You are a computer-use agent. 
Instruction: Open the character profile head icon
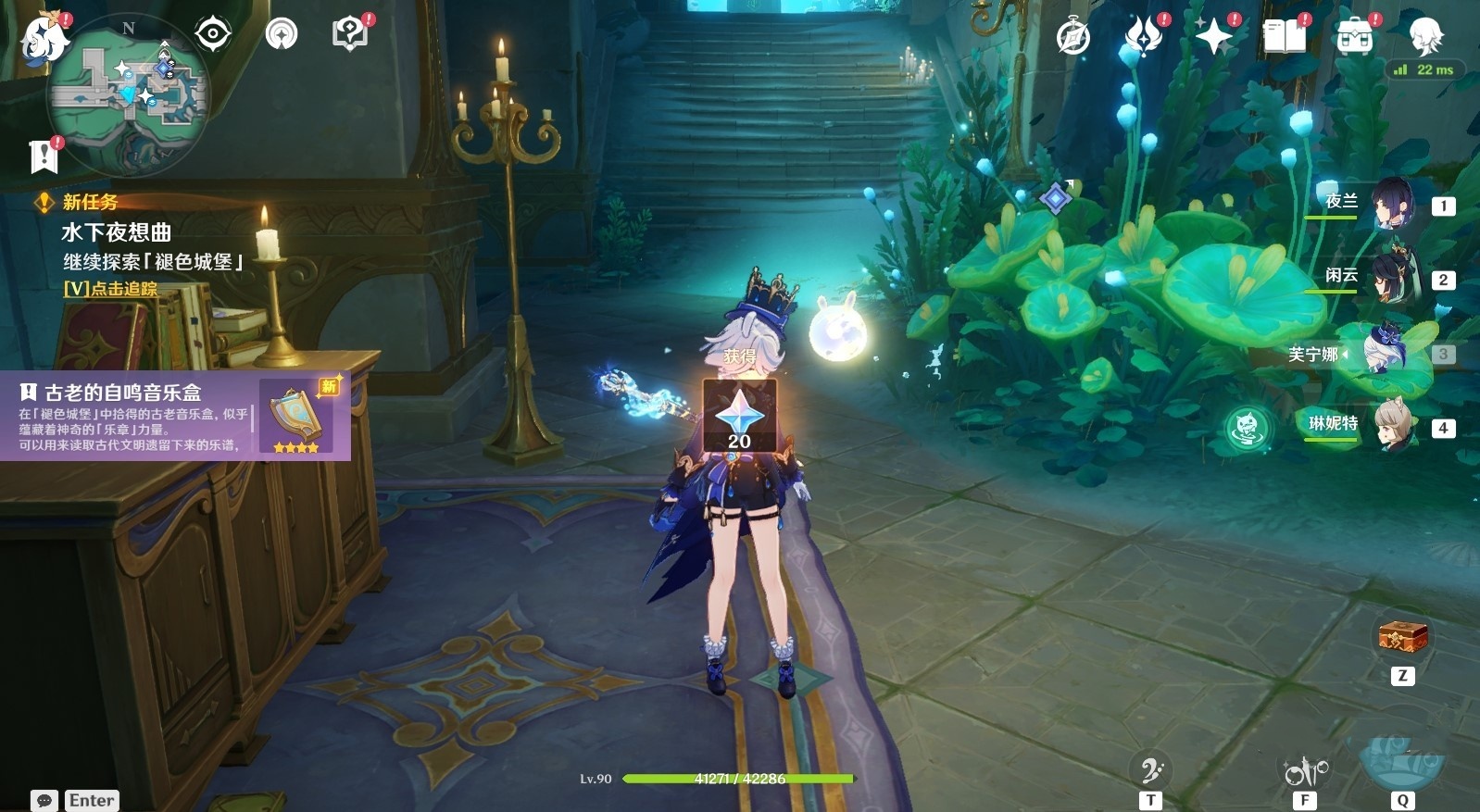click(1424, 35)
